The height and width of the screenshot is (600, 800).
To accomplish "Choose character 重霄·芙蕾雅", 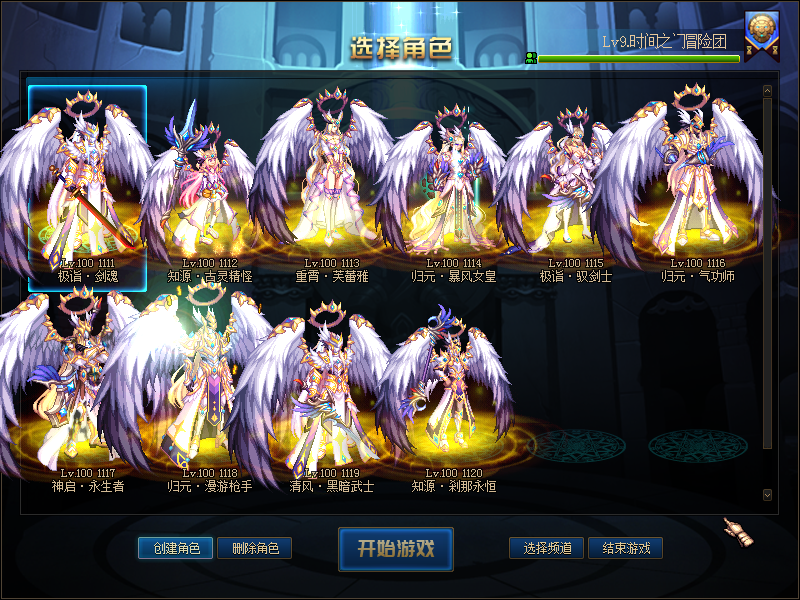I will 327,190.
